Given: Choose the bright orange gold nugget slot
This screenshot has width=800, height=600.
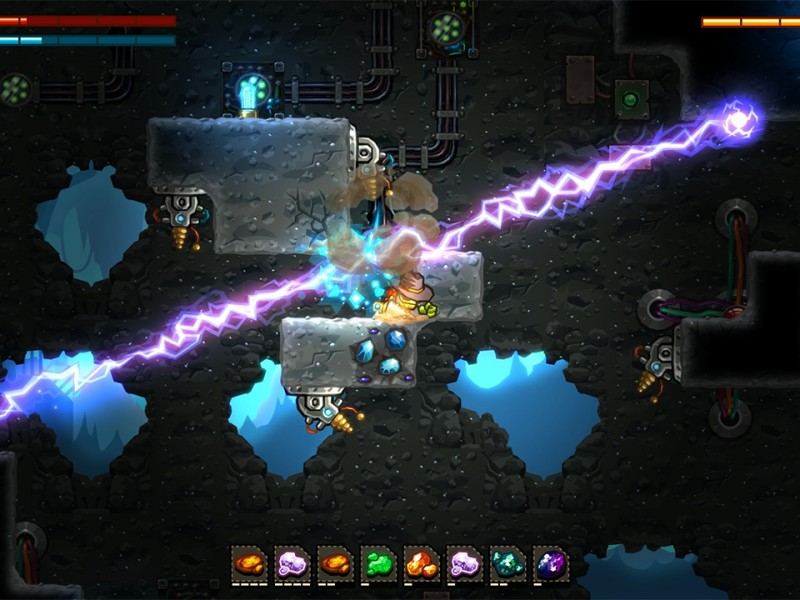Looking at the screenshot, I should coord(421,564).
